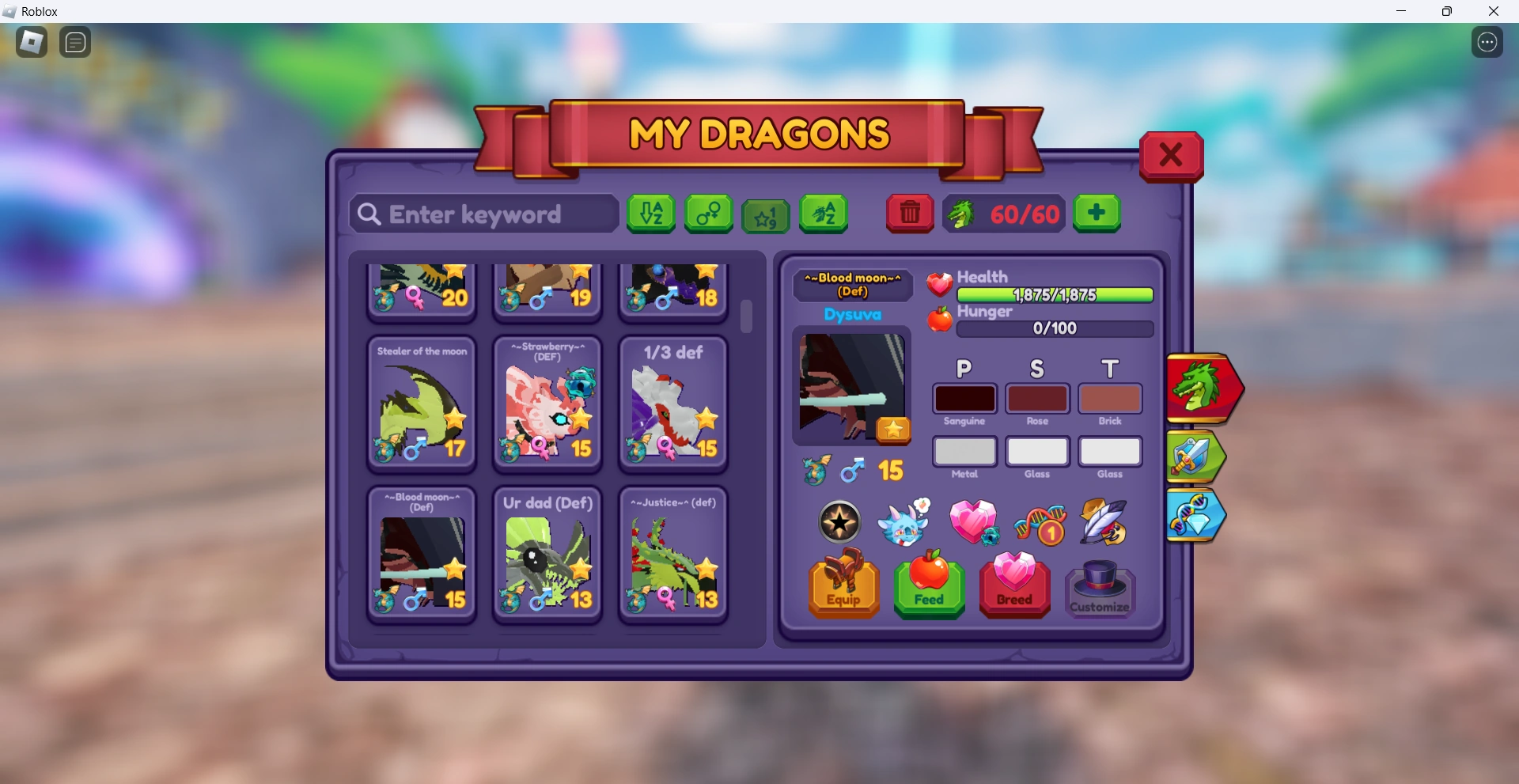Viewport: 1519px width, 784px height.
Task: Sort dragons by gender
Action: 708,214
